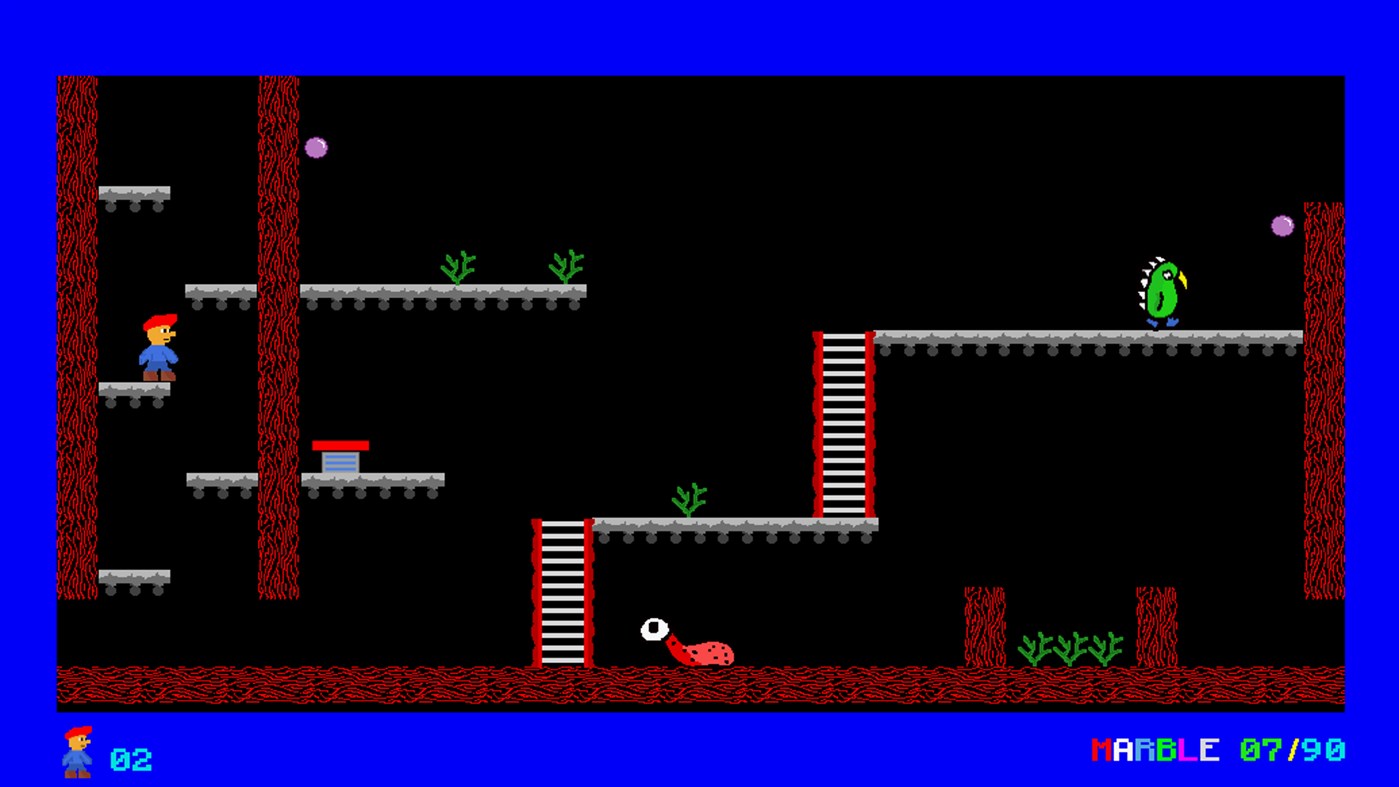This screenshot has height=787, width=1399.
Task: Click the plant cluster on the bottom right
Action: tap(1068, 648)
